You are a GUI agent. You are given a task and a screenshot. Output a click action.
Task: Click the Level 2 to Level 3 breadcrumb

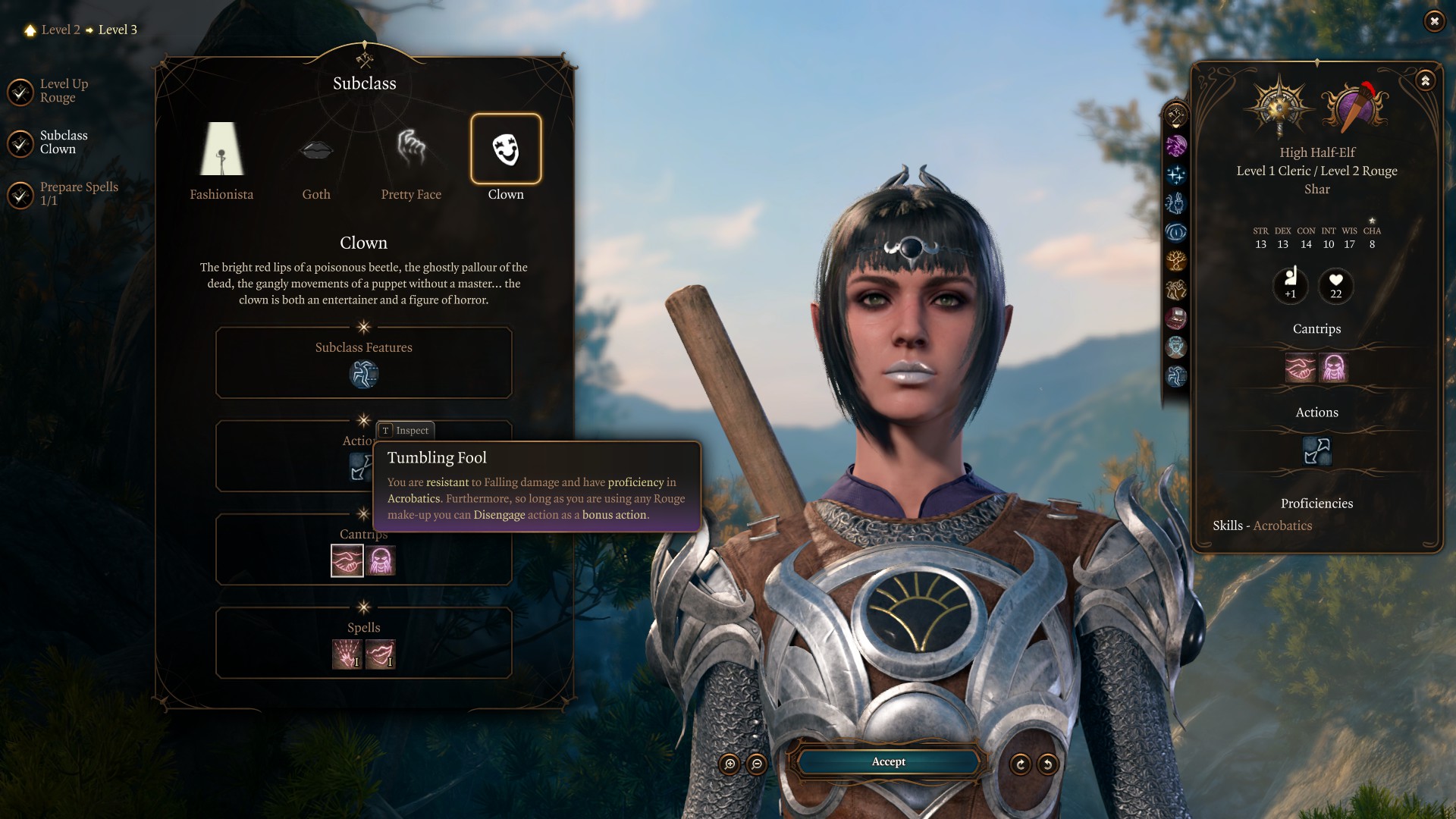(x=82, y=30)
